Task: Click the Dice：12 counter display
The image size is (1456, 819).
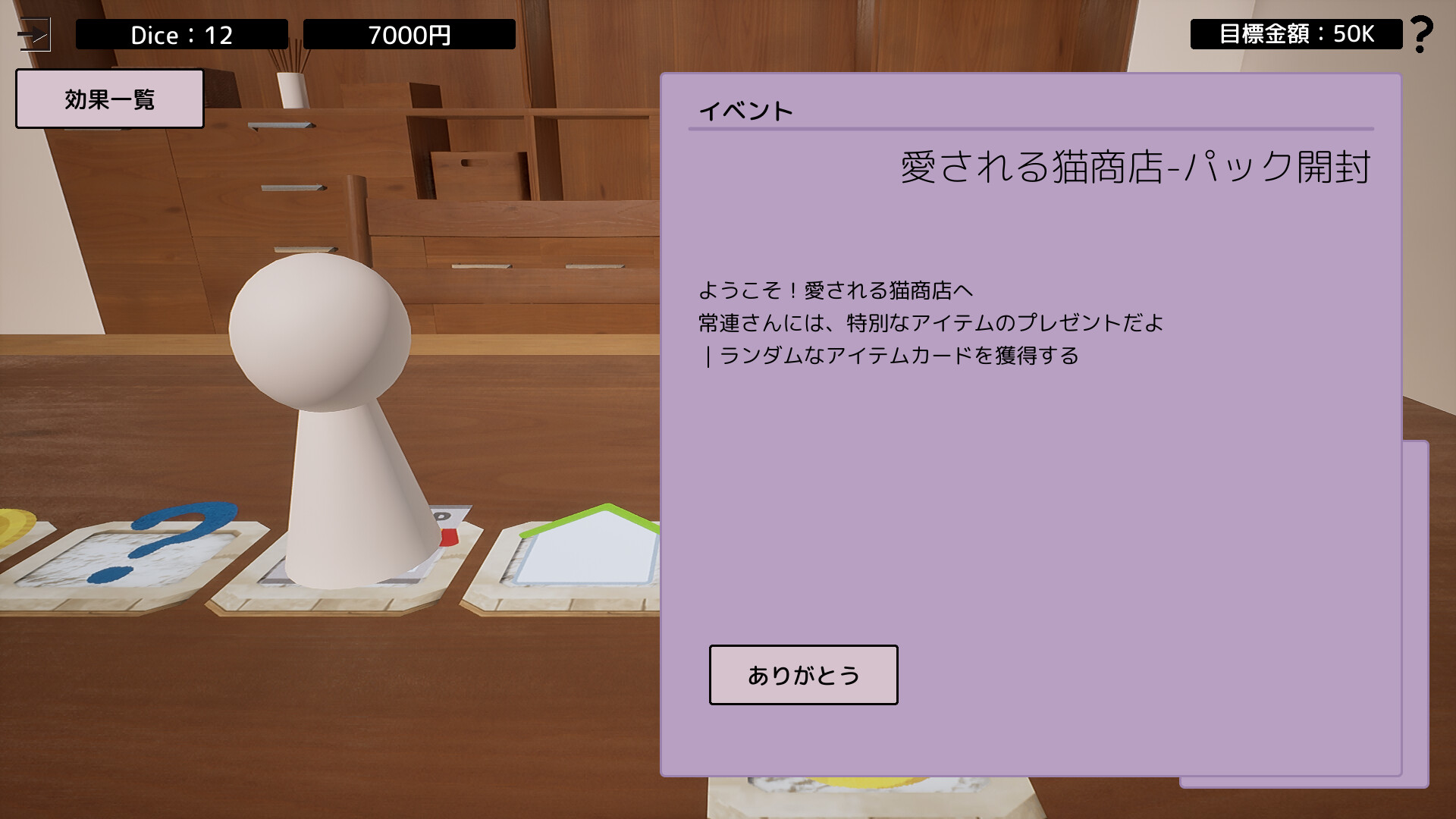Action: pyautogui.click(x=180, y=34)
